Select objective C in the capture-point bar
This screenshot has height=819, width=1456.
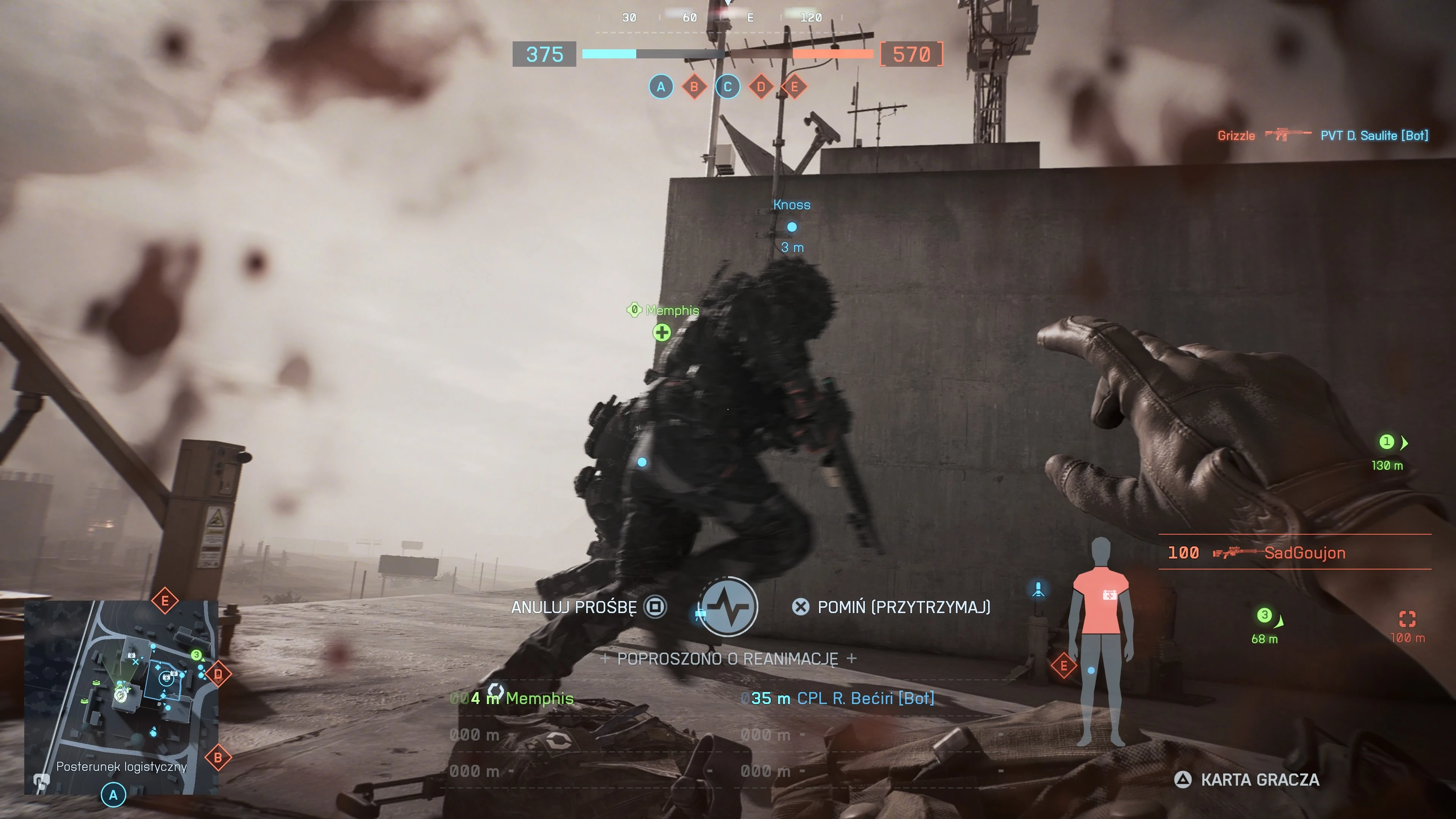(728, 87)
